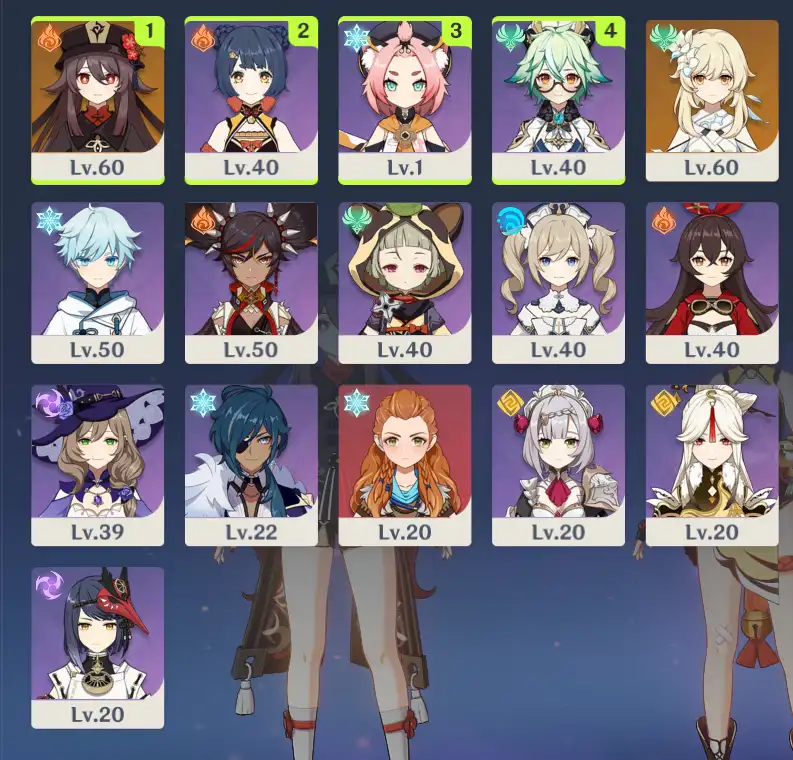
Task: Select Kujou Sara's Electro card
Action: [x=97, y=647]
